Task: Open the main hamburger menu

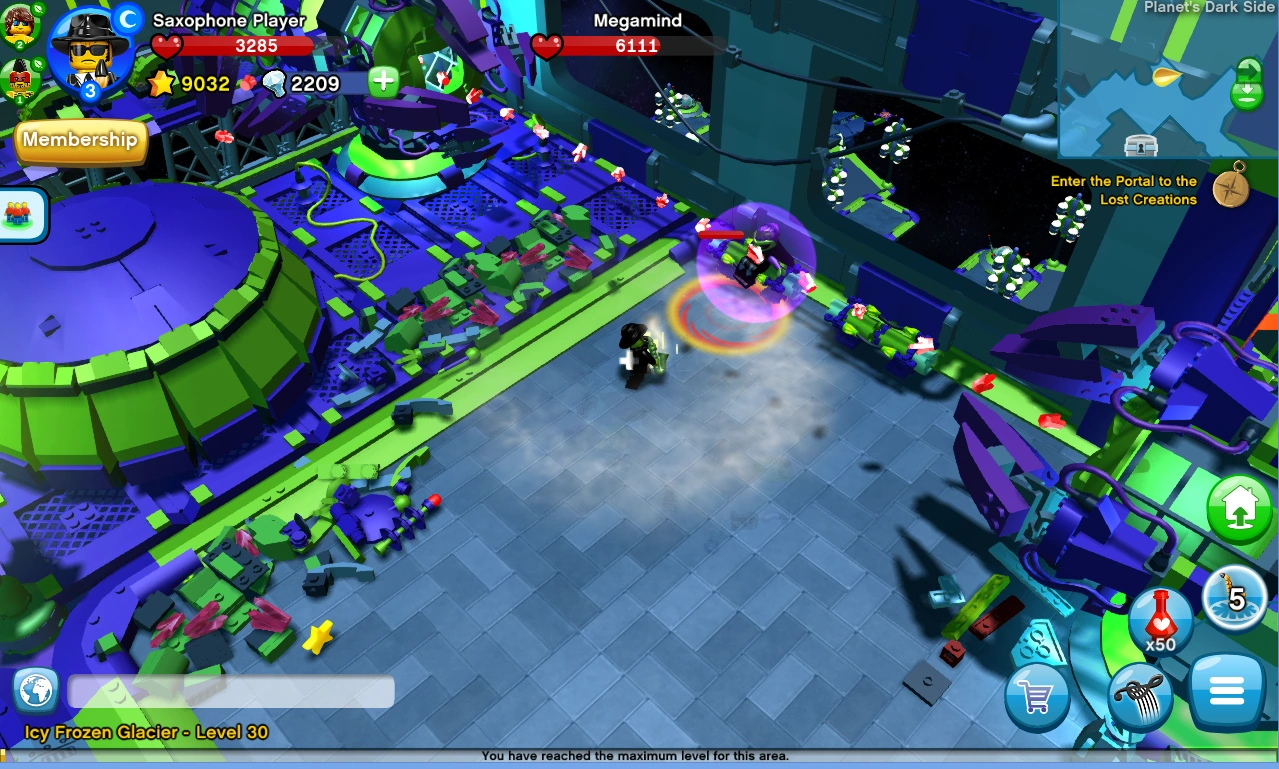Action: 1226,691
